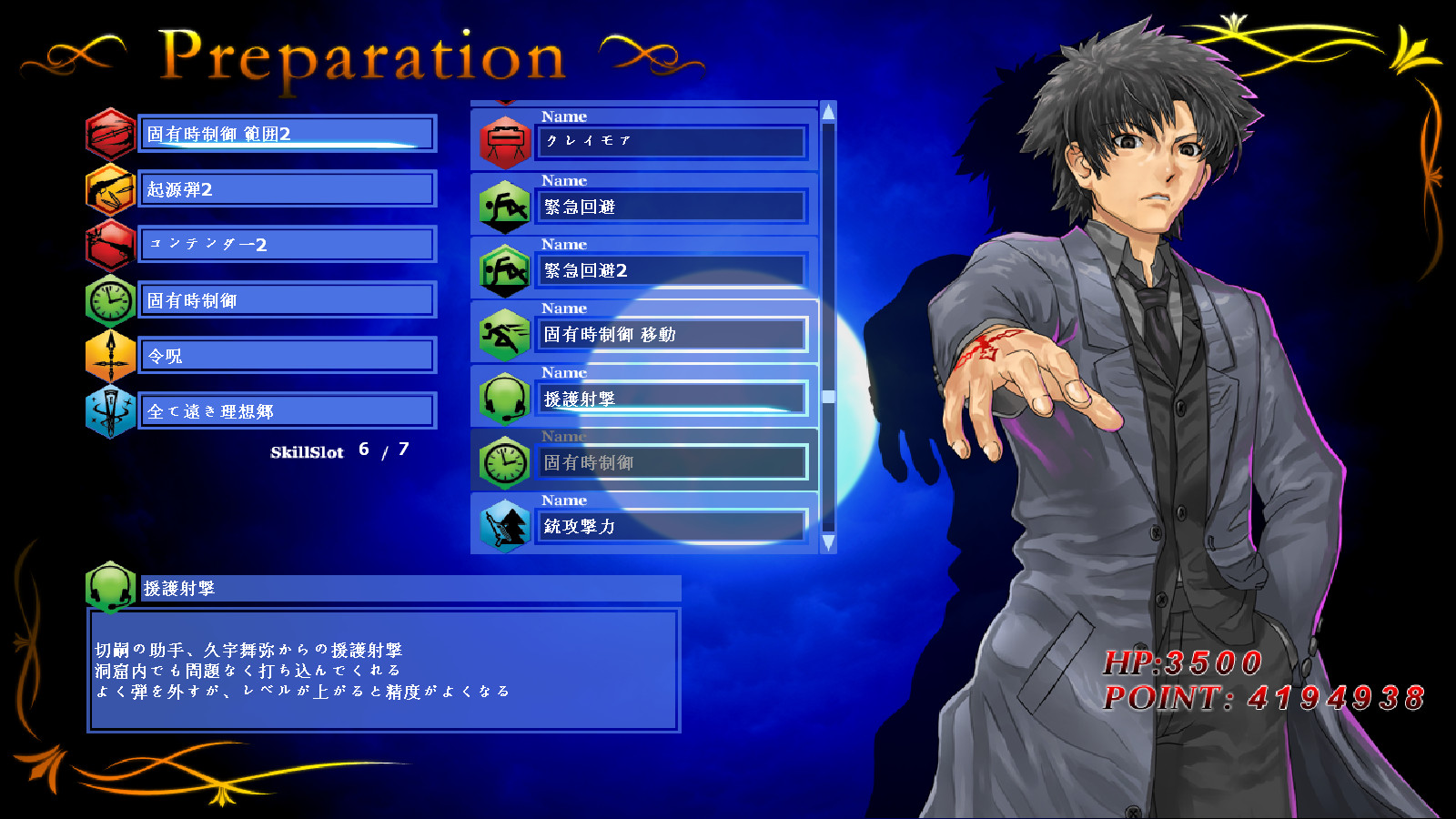Pick クレイモア from the skill list
Screen dimensions: 1456x819
pos(672,141)
